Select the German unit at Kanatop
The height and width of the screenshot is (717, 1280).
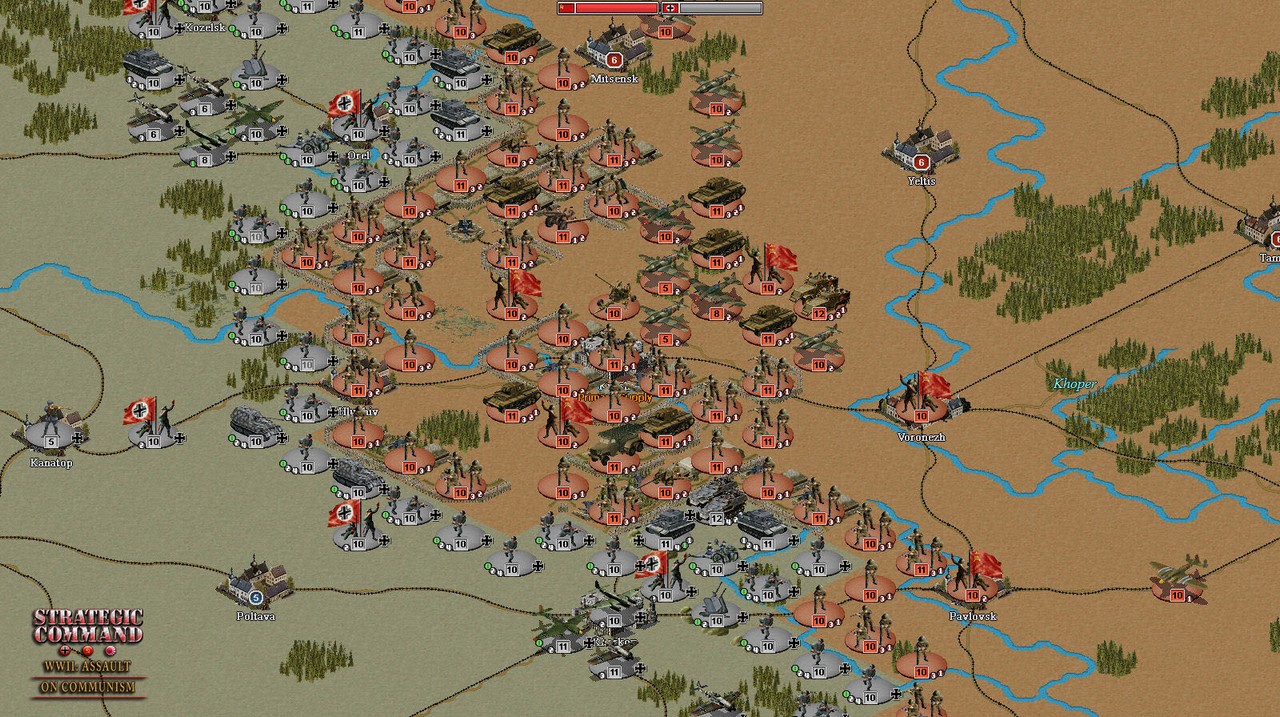[50, 429]
